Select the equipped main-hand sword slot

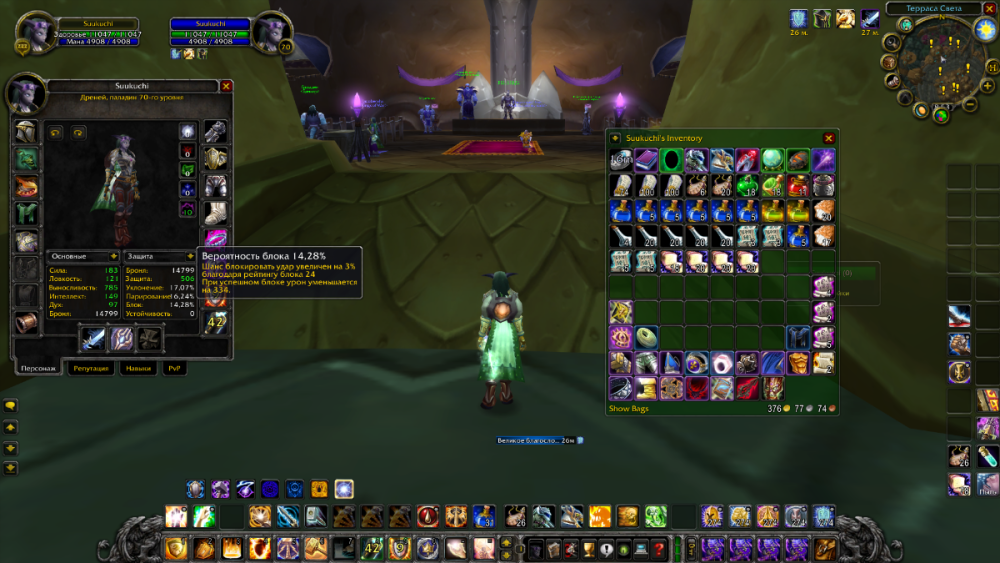pos(93,339)
